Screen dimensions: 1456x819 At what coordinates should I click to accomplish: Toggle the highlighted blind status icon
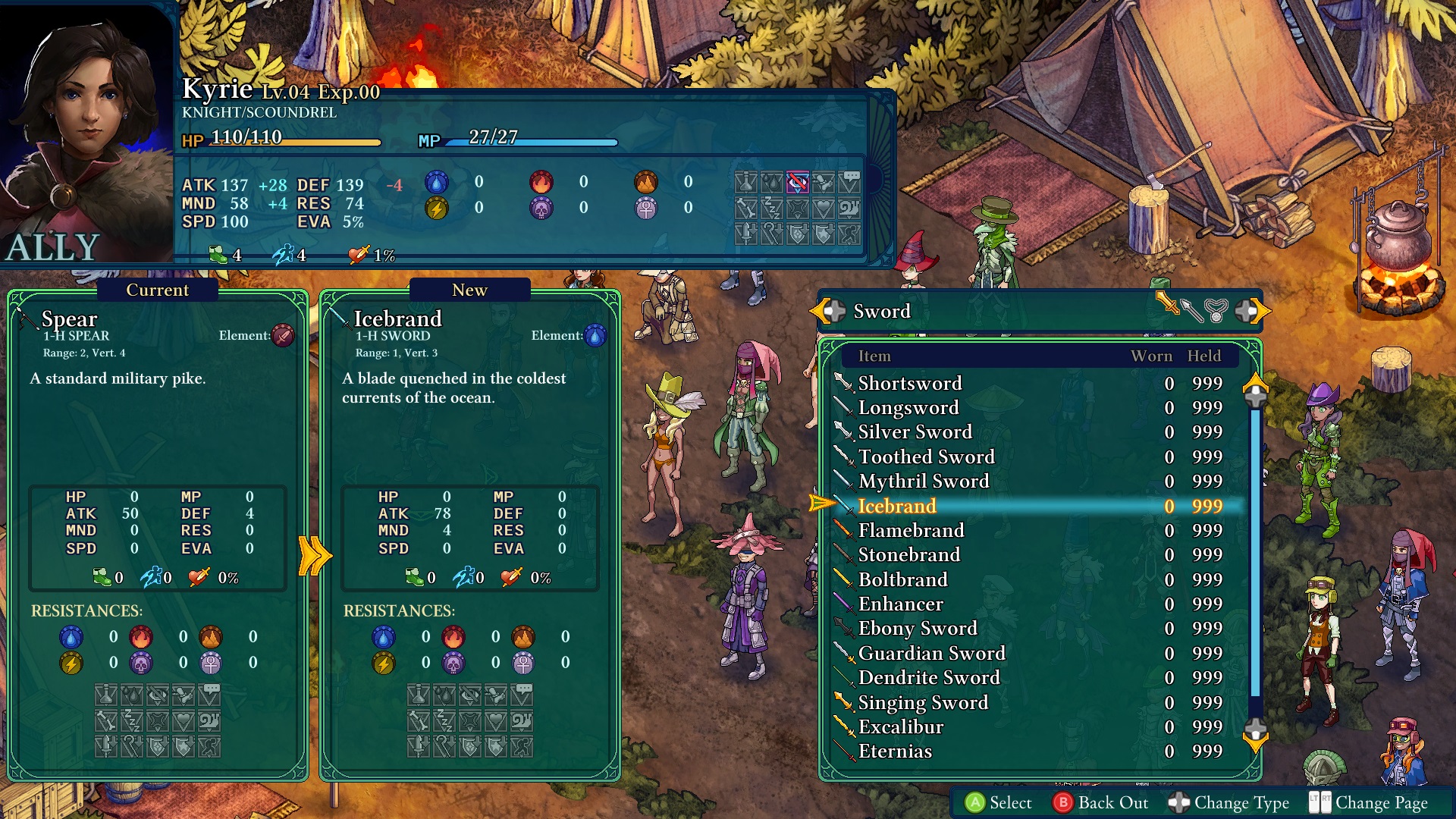[798, 182]
